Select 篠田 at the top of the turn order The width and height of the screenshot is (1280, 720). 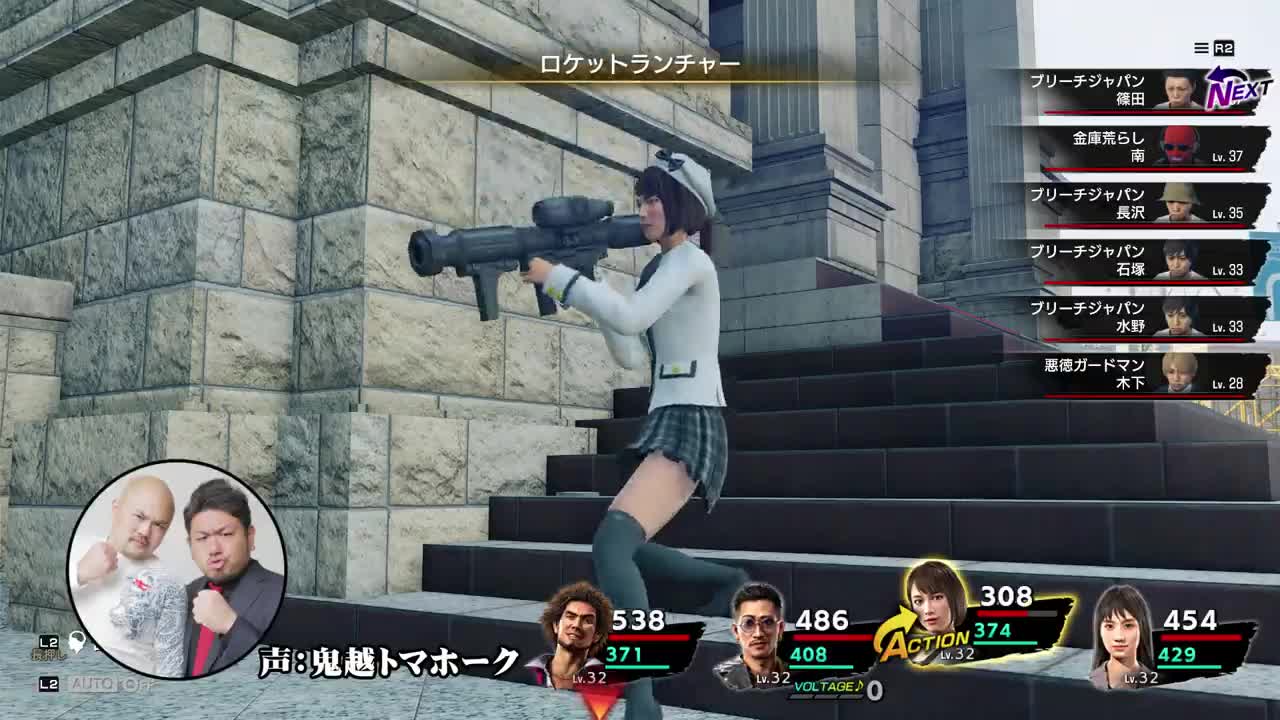click(1140, 91)
